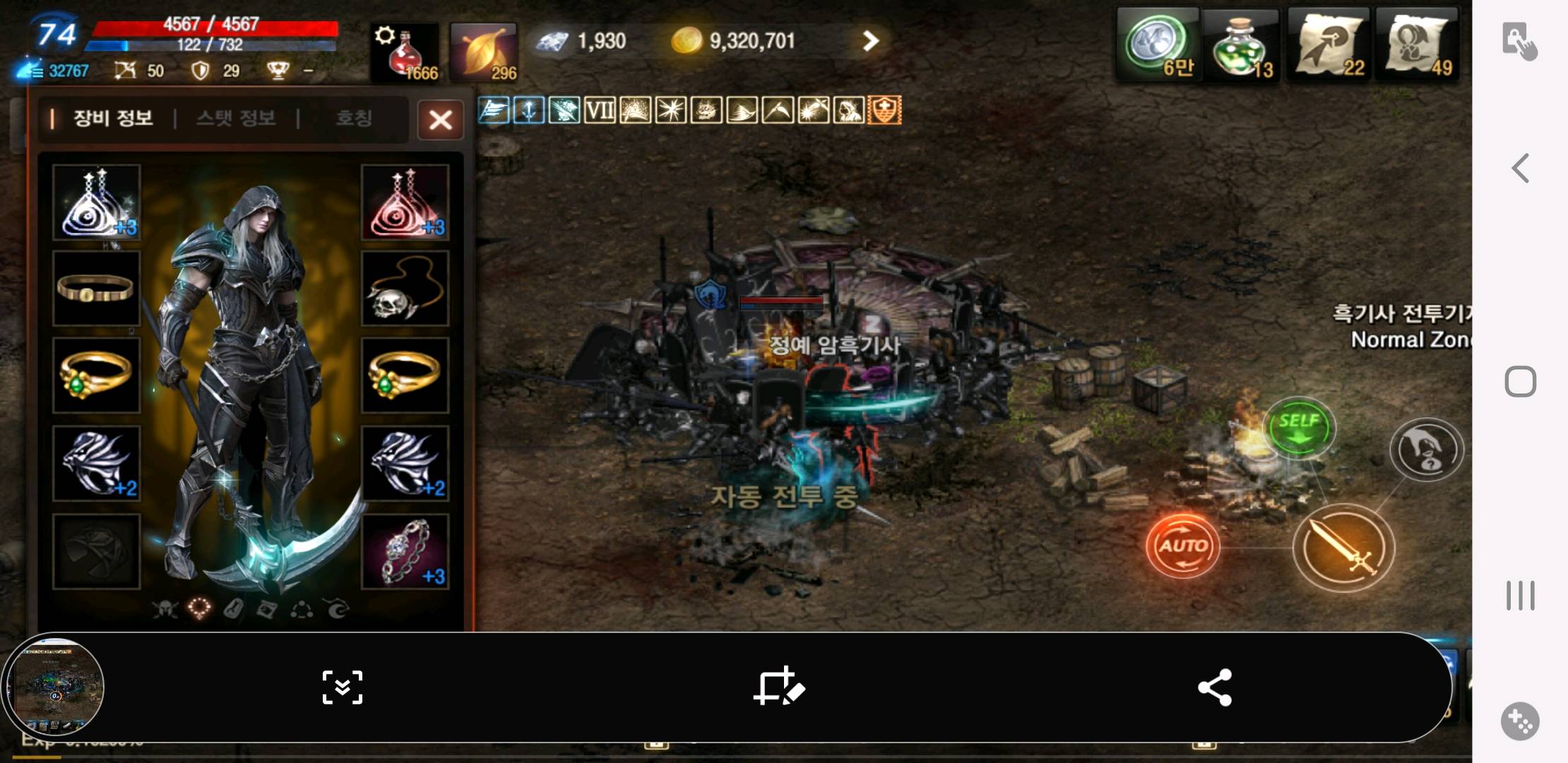Select the +3 jeweled bracelet slot
1568x763 pixels.
[x=405, y=551]
